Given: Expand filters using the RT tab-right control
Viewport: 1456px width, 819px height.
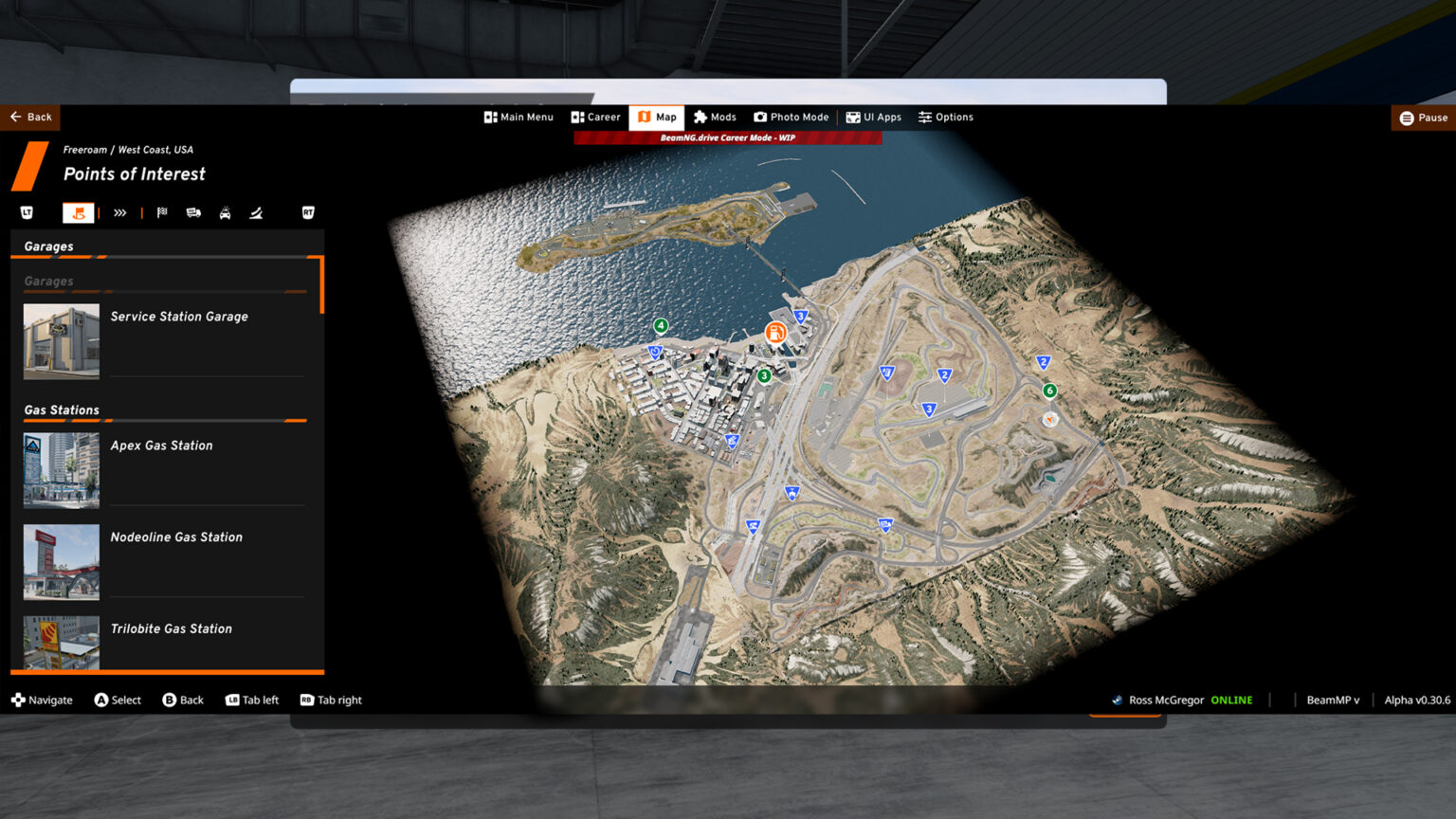Looking at the screenshot, I should 307,212.
